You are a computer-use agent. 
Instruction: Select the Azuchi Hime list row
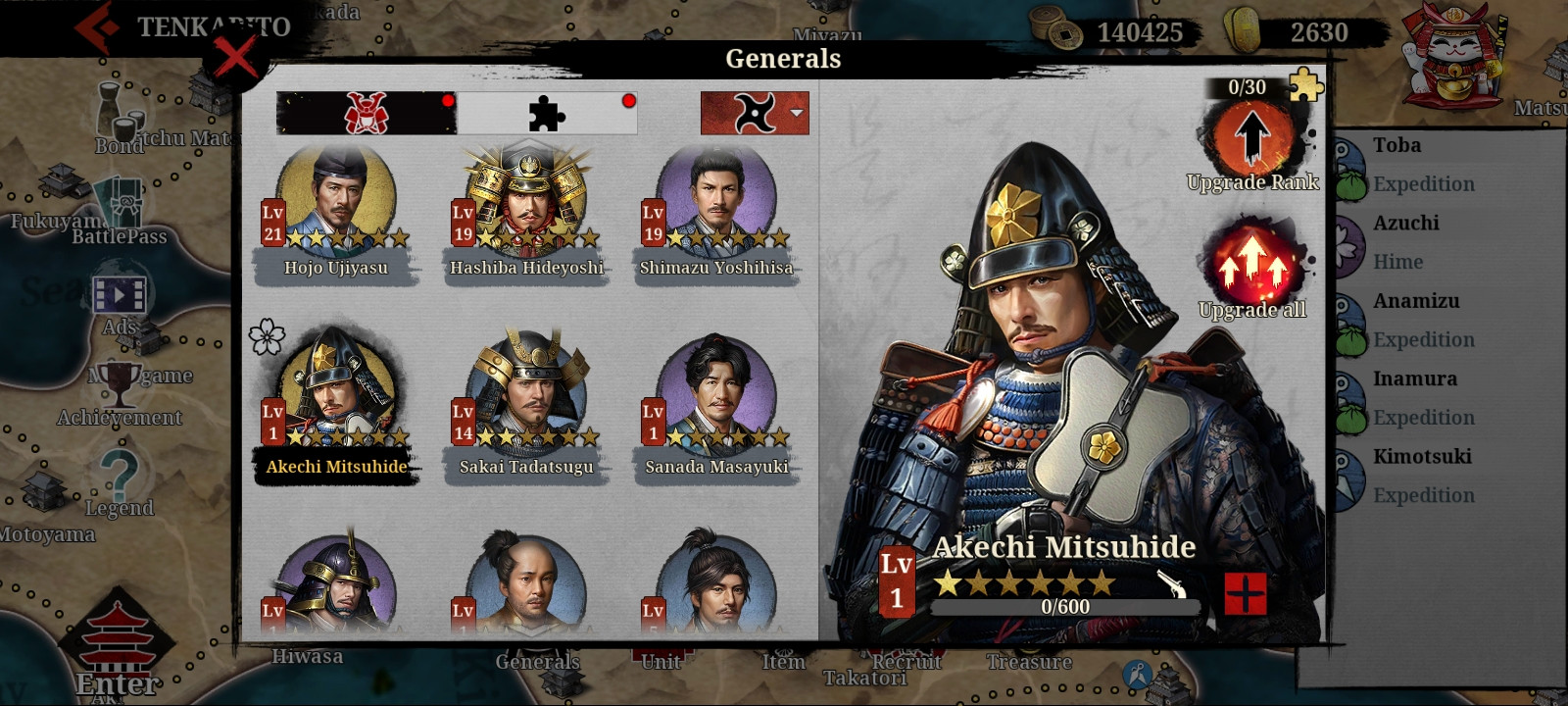(1423, 242)
